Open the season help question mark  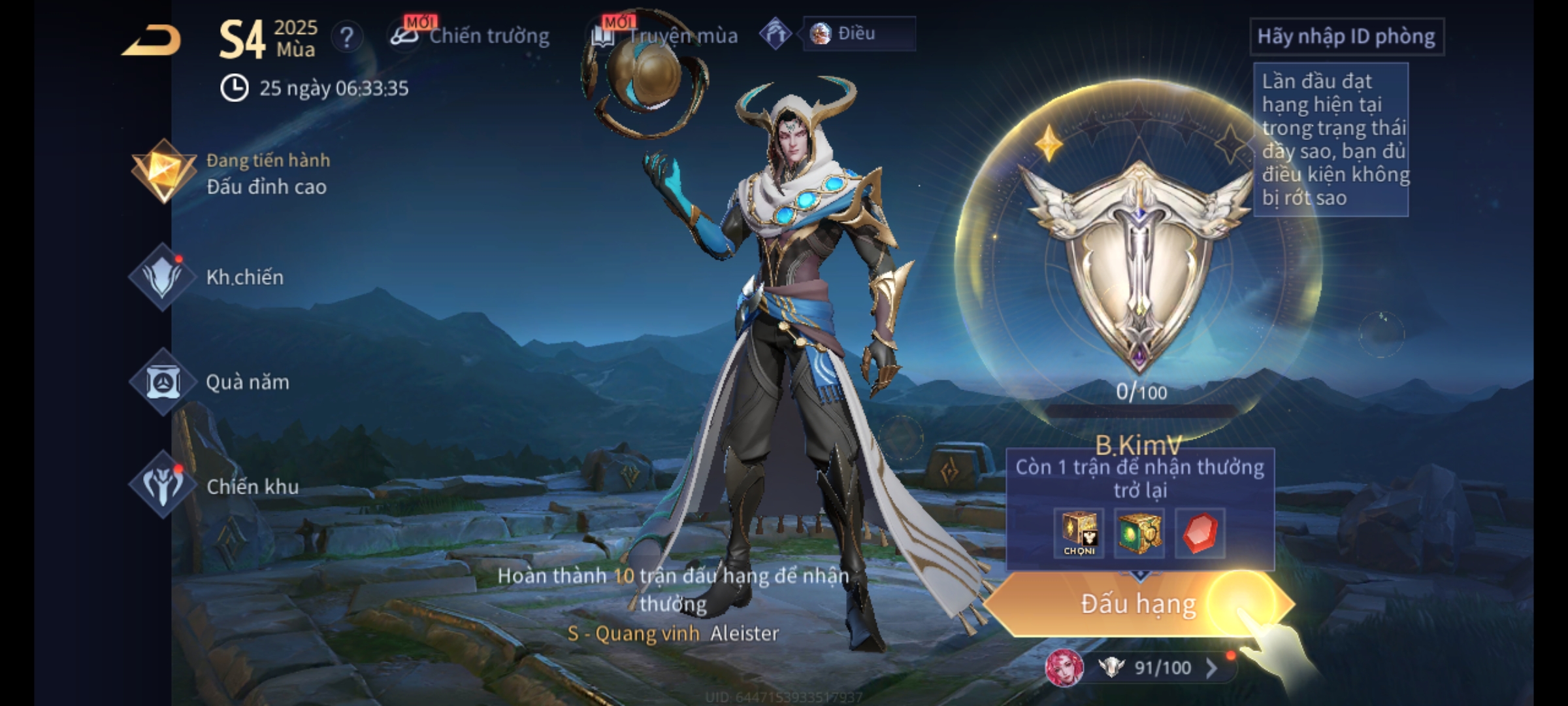point(347,37)
